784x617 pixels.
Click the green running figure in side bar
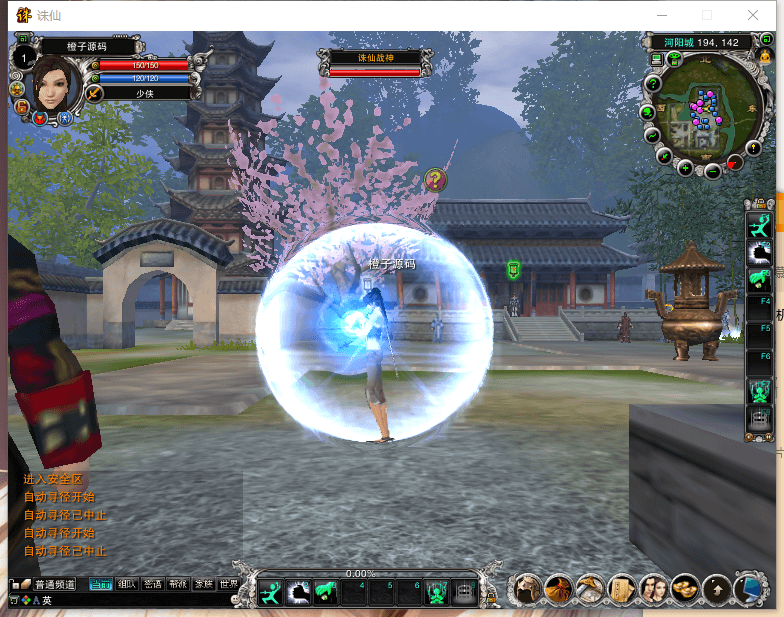coord(760,223)
